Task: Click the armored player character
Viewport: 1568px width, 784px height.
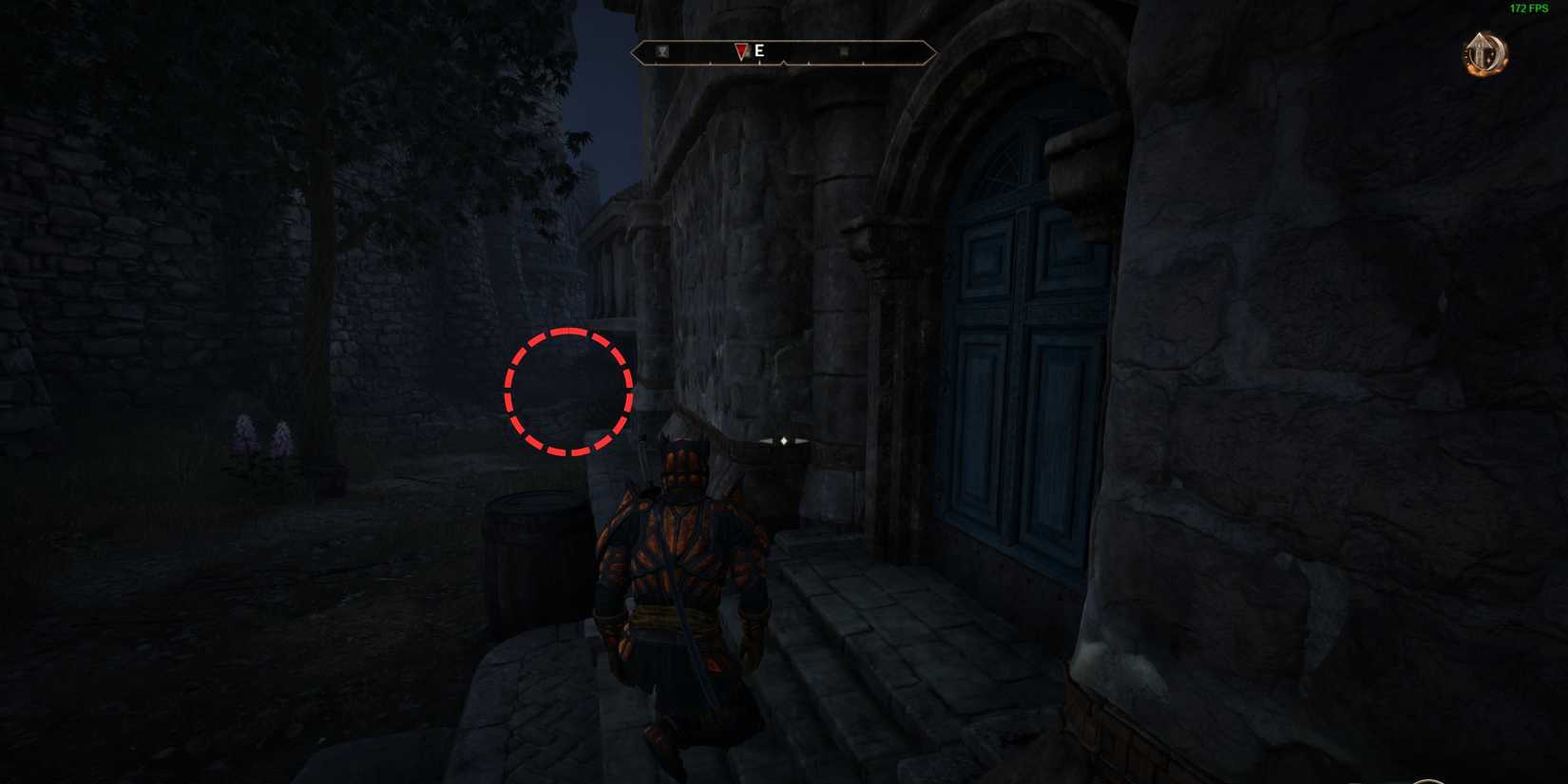Action: pyautogui.click(x=679, y=589)
